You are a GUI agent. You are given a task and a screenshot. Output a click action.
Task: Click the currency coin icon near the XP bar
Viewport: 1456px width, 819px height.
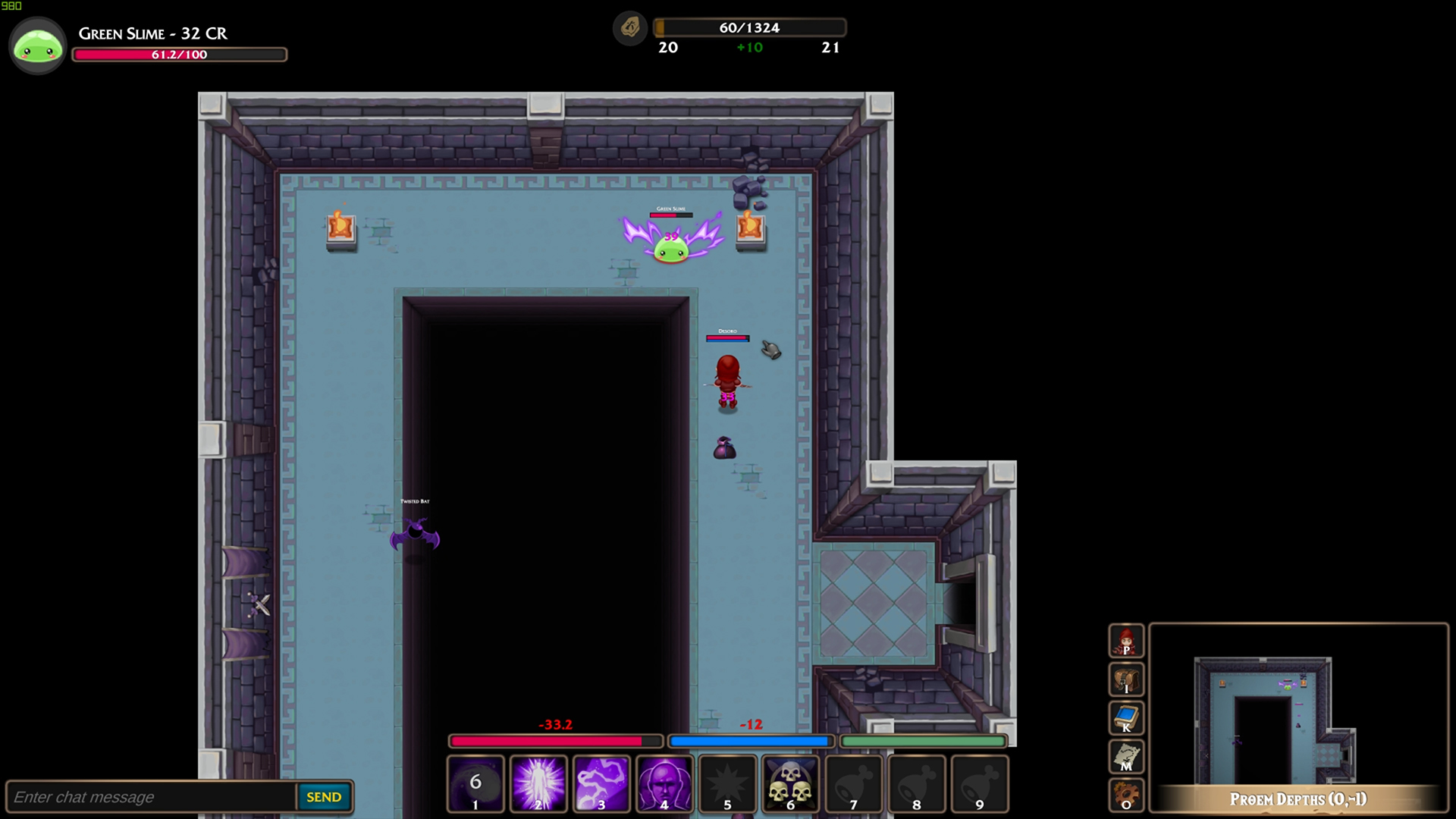coord(629,28)
